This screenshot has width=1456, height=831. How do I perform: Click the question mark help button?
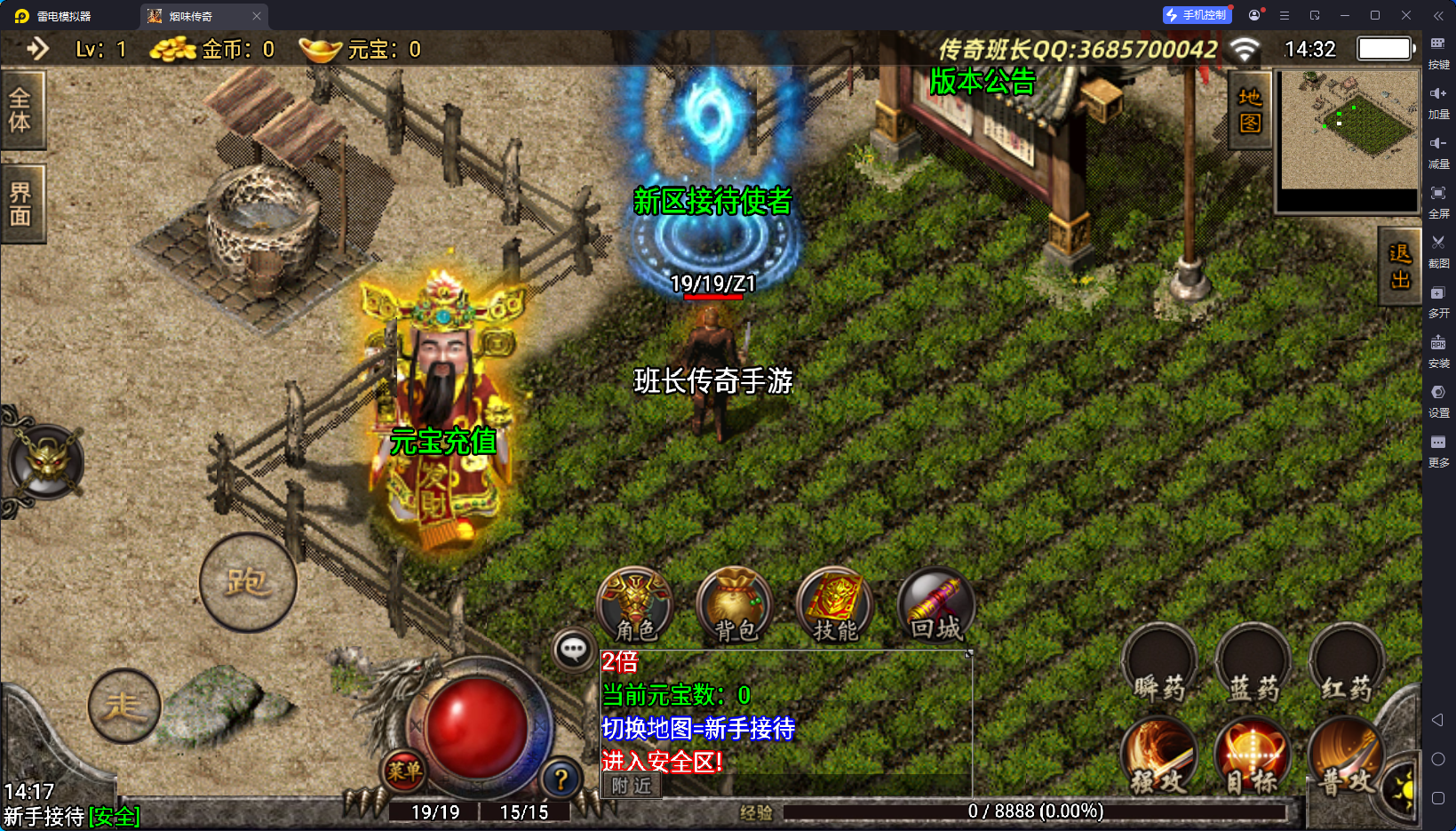click(x=561, y=779)
